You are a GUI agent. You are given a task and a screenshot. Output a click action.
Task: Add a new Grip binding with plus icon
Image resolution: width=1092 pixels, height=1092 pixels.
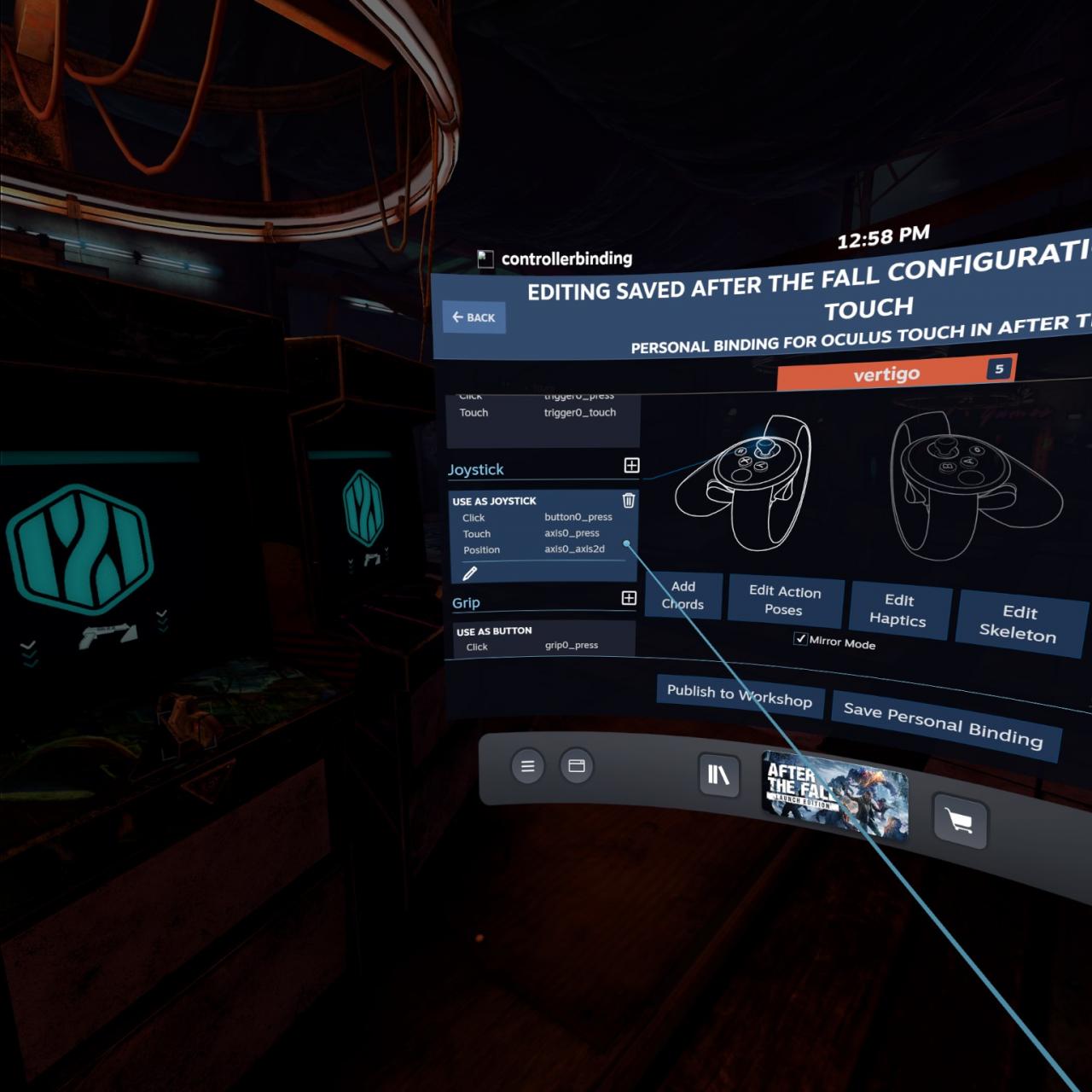629,598
